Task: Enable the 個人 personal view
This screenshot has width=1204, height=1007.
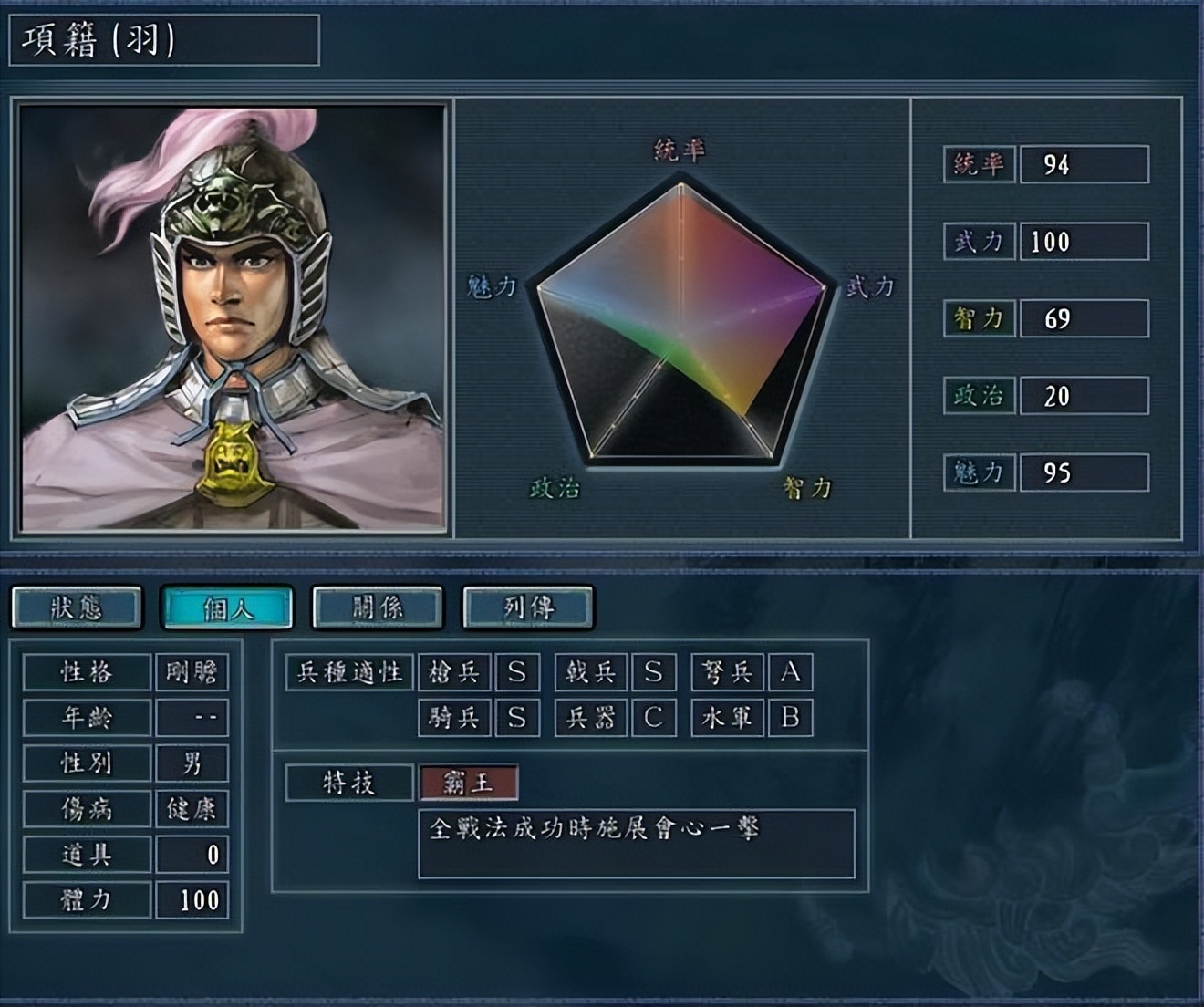Action: (228, 607)
